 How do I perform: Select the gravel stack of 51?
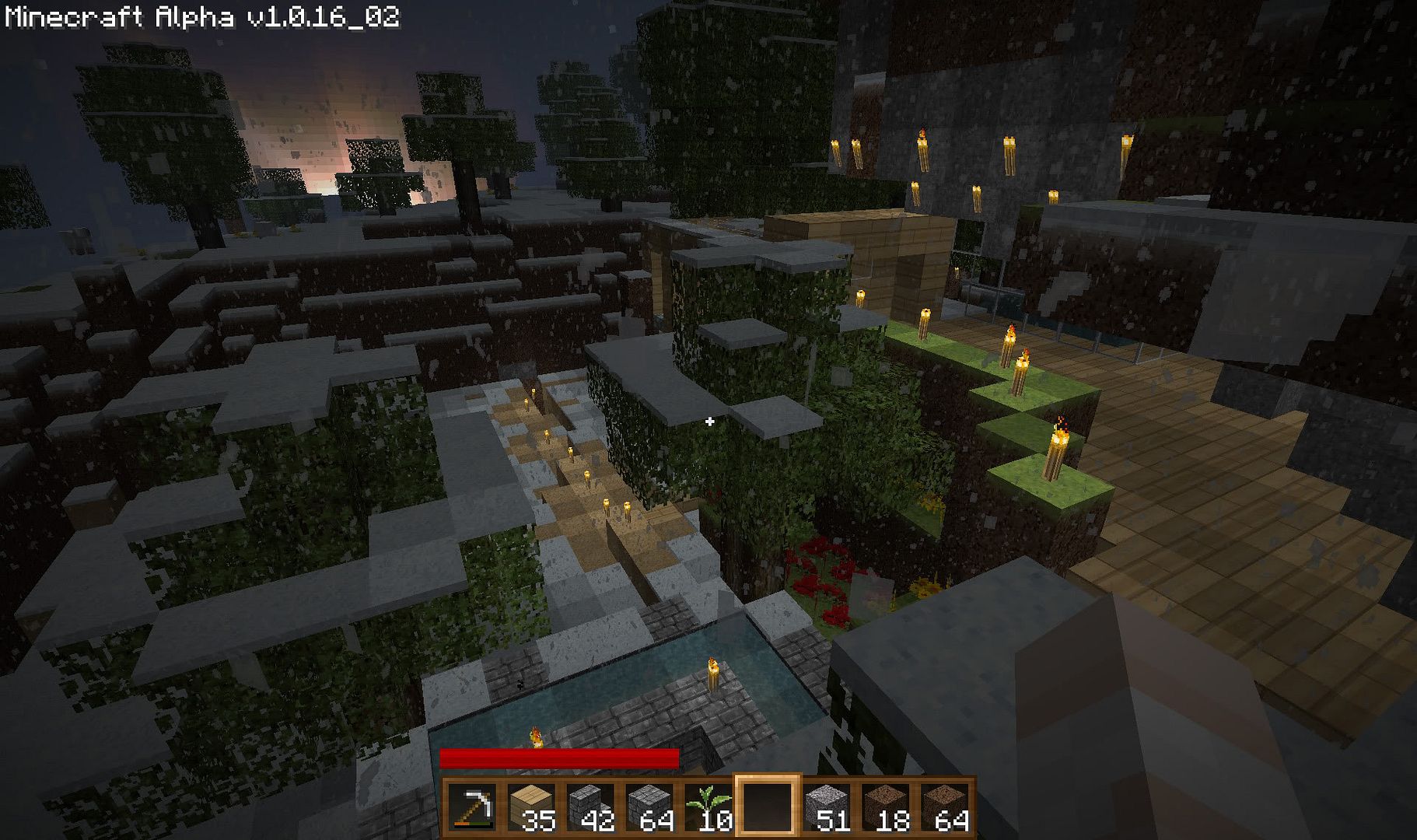coord(826,807)
